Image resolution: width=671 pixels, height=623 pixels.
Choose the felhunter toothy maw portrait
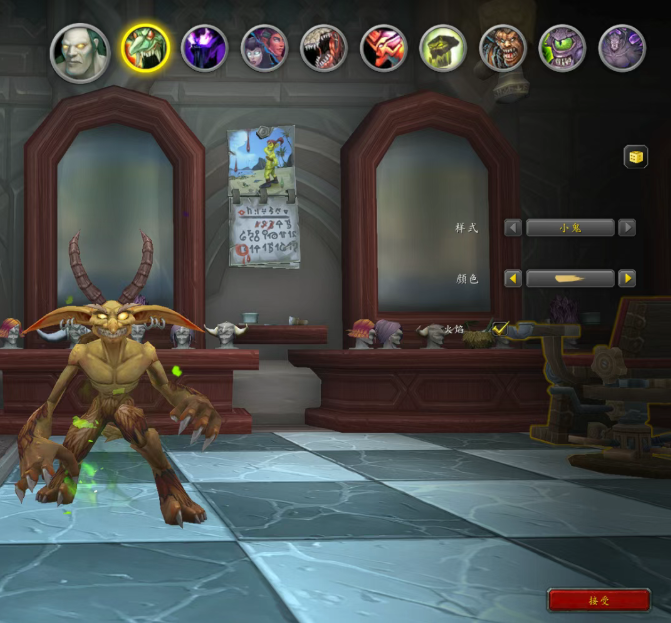(x=323, y=48)
